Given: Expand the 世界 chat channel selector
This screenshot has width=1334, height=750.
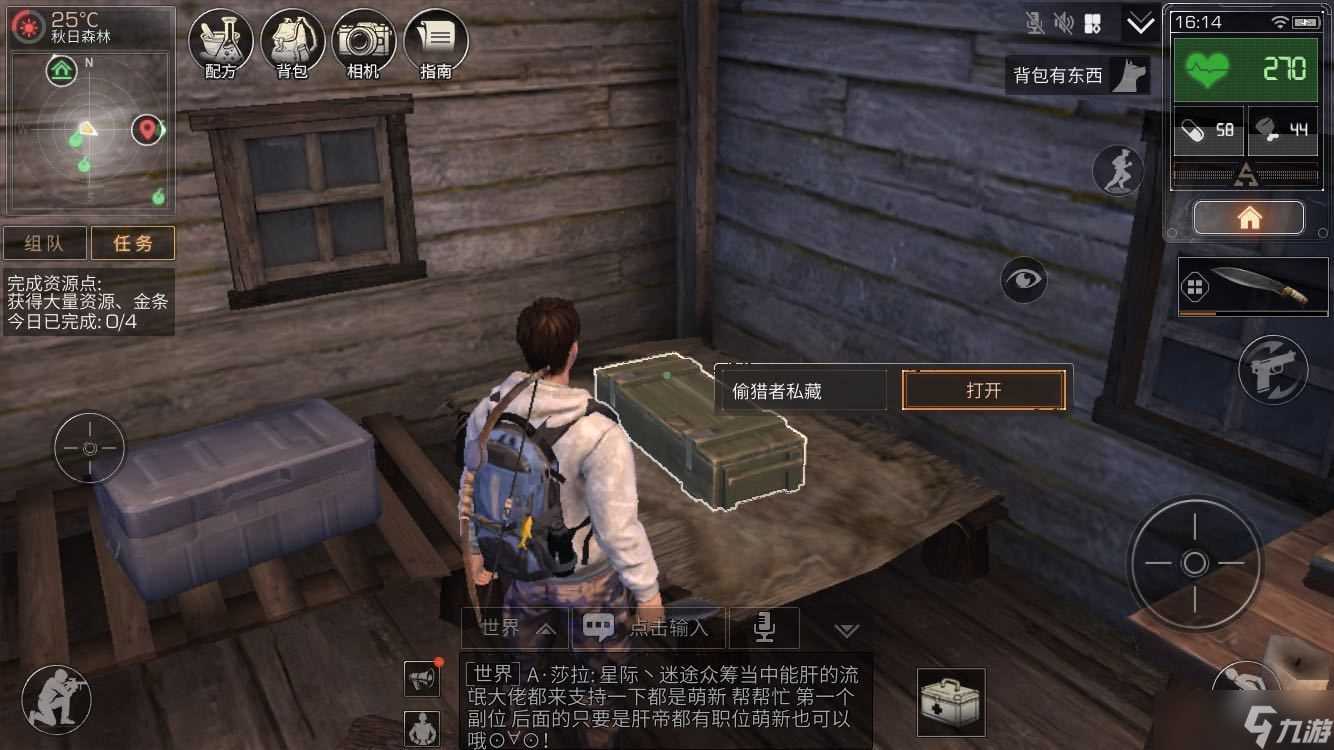Looking at the screenshot, I should click(x=513, y=628).
